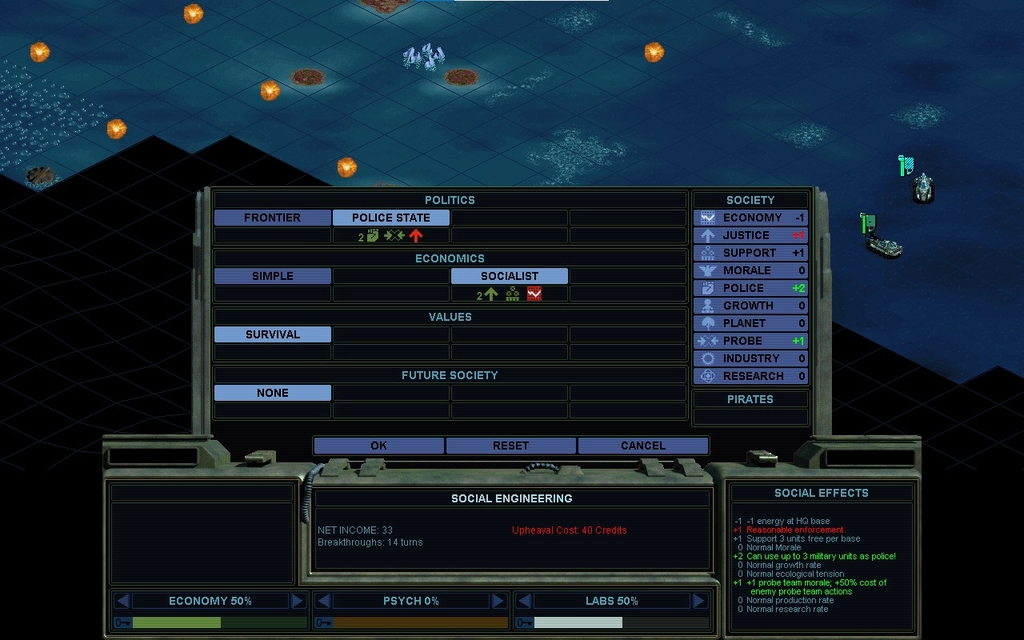Choose Socialist economics

tap(509, 276)
